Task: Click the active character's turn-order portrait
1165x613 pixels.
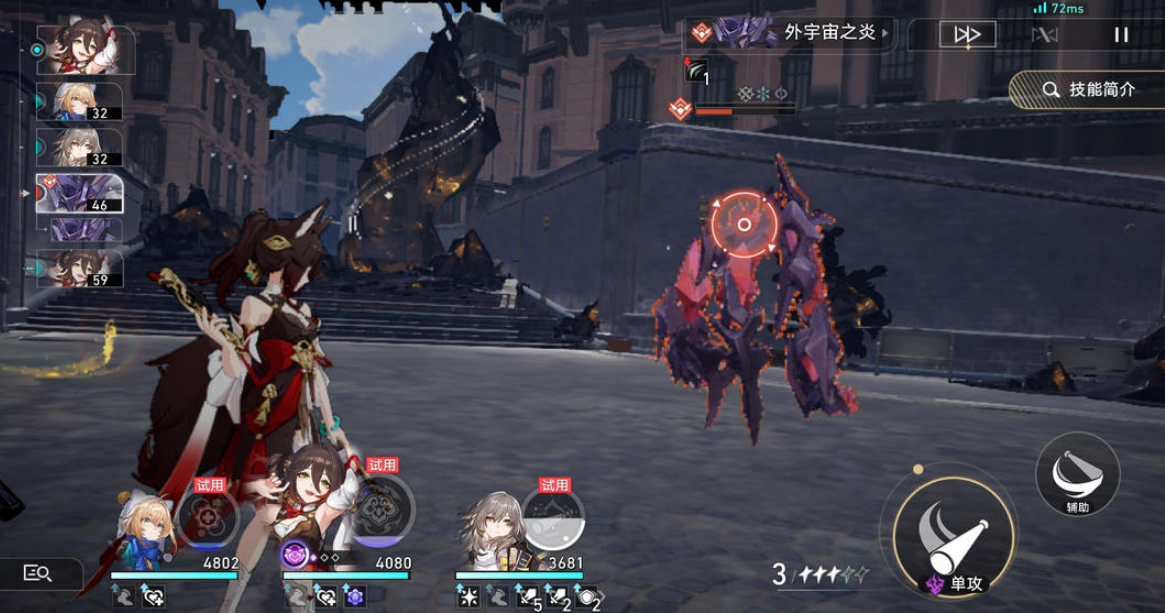Action: [x=86, y=49]
